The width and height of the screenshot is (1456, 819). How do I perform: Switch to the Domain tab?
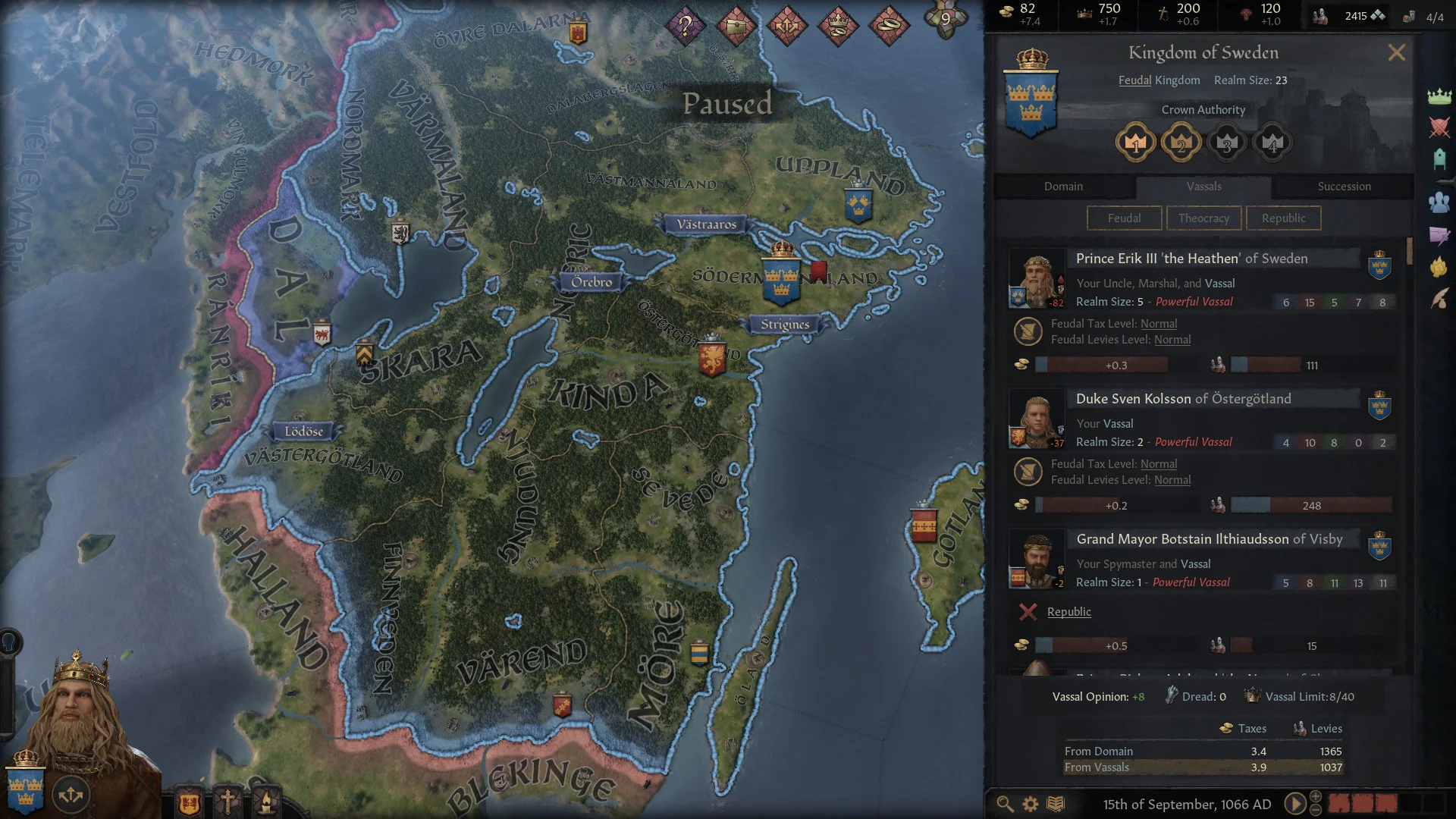pos(1063,186)
